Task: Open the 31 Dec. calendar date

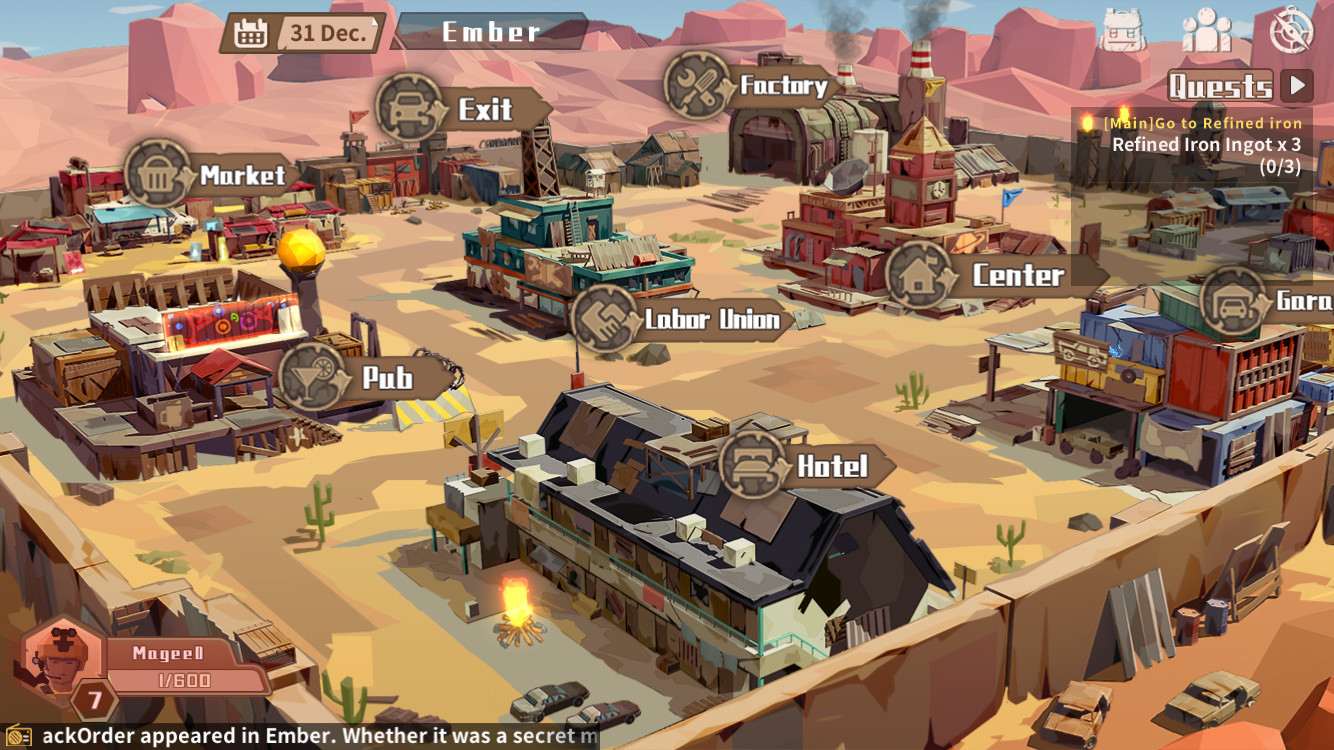Action: pos(308,31)
